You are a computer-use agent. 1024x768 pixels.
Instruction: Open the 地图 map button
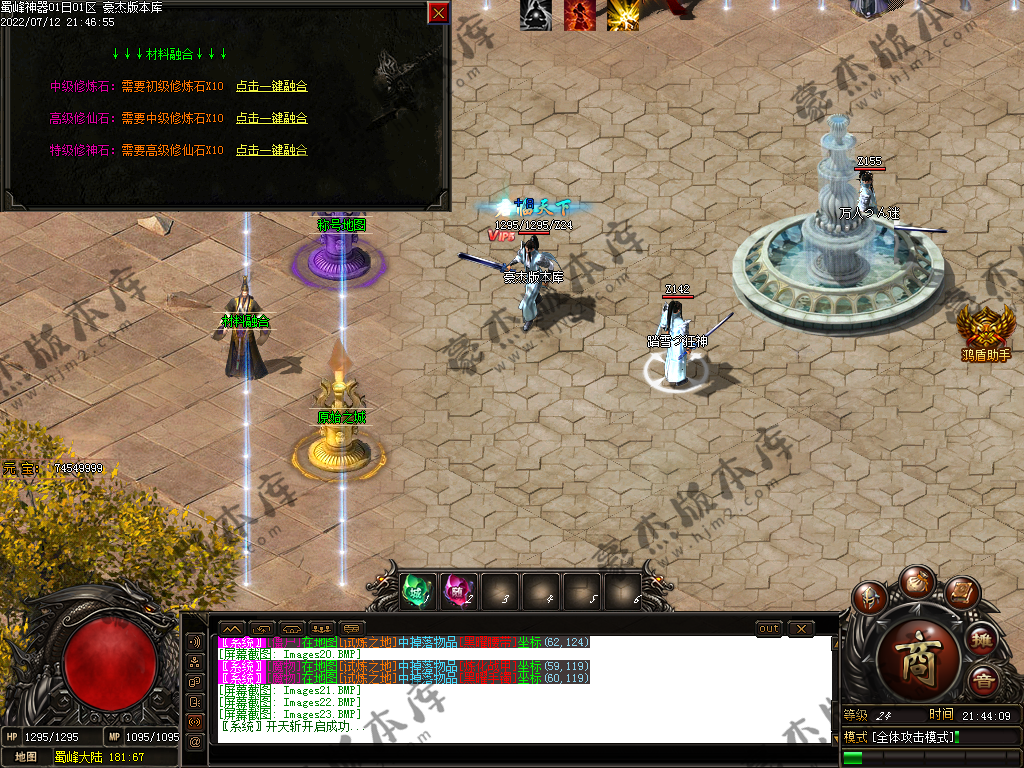[x=25, y=757]
